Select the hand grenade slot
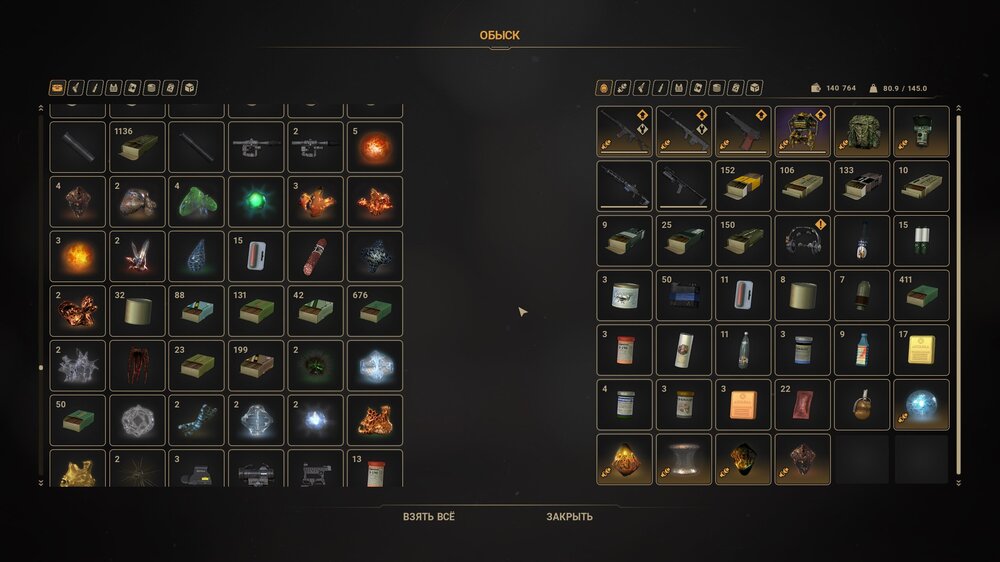This screenshot has height=562, width=1000. (x=862, y=404)
